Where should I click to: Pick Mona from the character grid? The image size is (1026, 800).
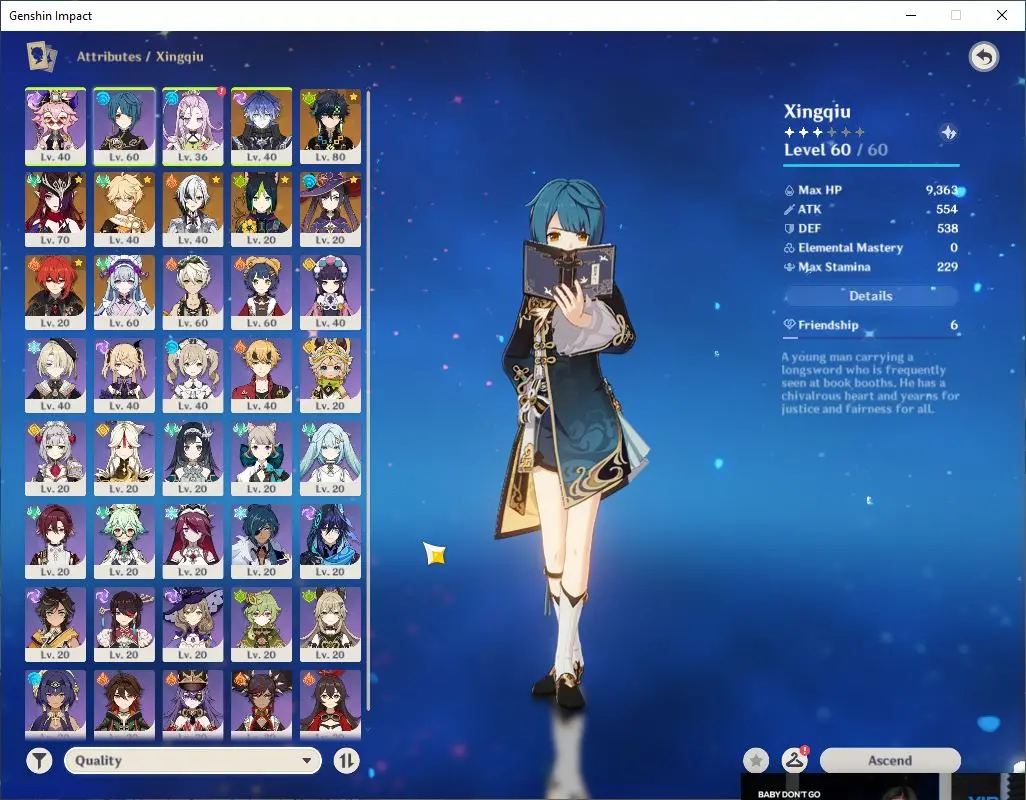coord(331,209)
